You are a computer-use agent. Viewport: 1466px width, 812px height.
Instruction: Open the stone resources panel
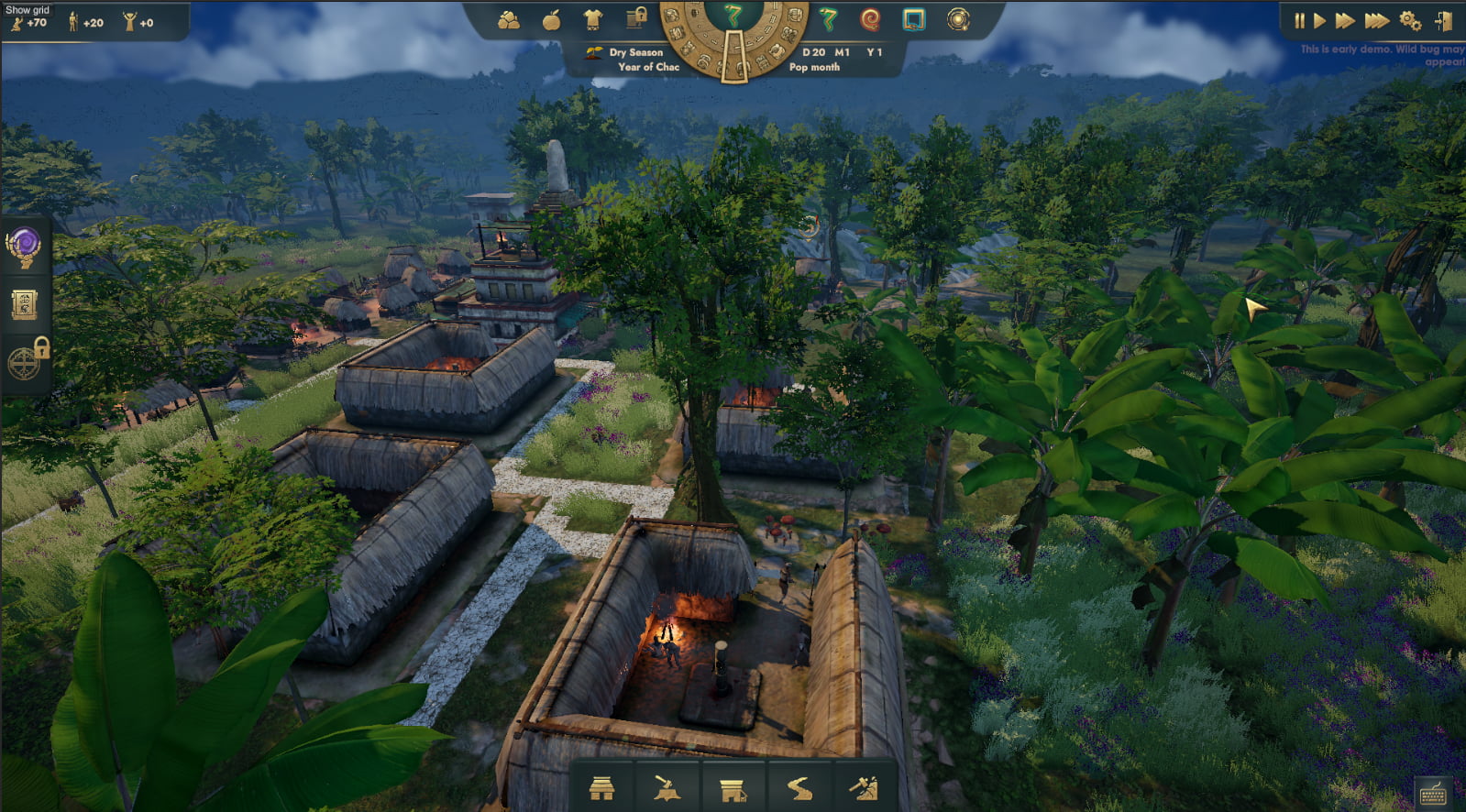coord(508,20)
